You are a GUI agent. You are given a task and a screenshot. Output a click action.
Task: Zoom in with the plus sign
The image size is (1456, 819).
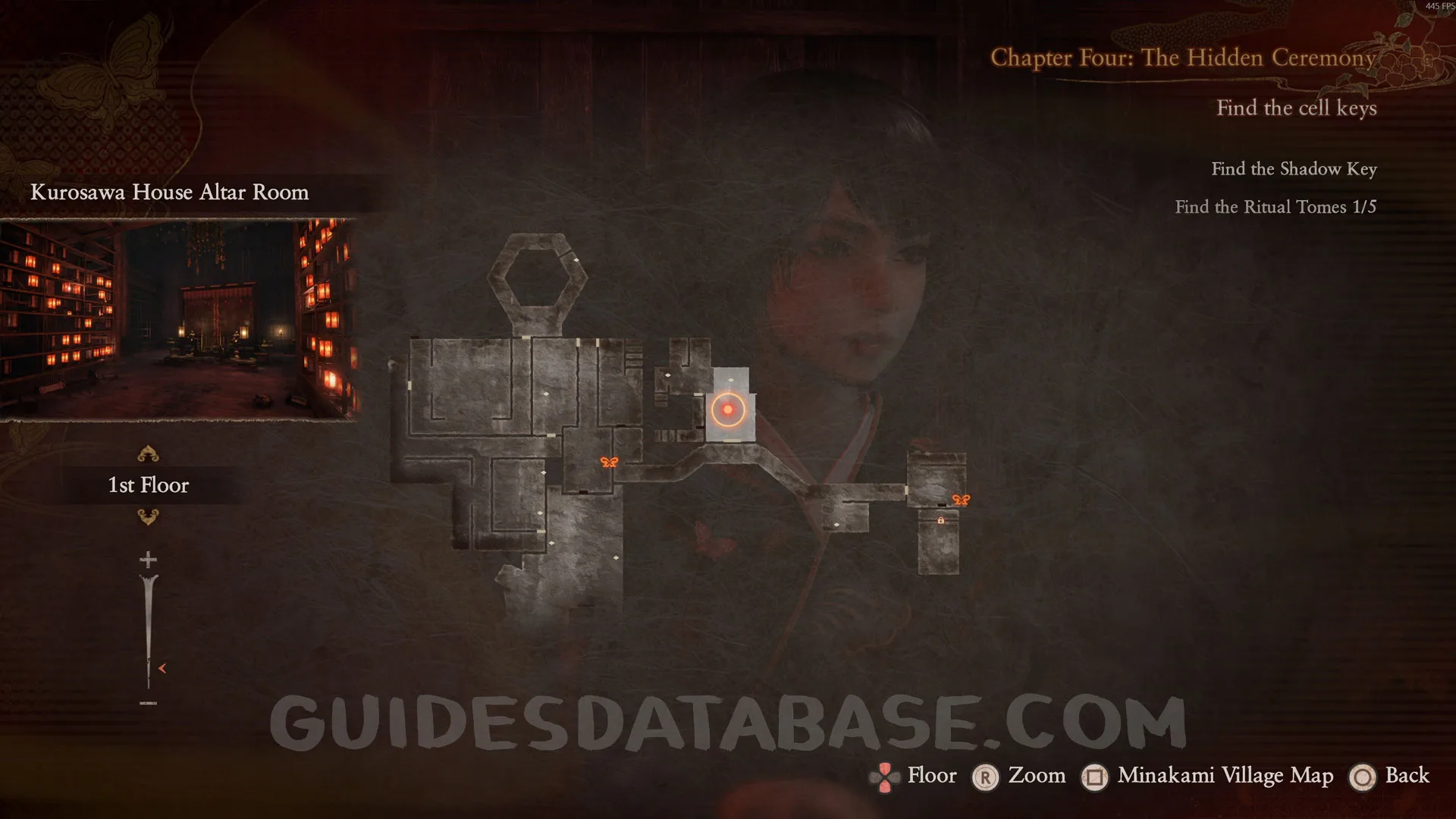coord(148,560)
